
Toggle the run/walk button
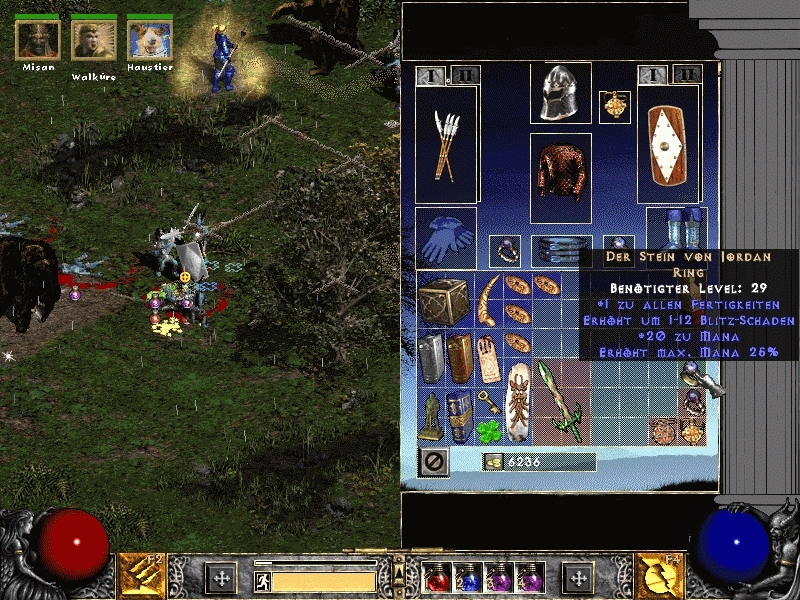pyautogui.click(x=262, y=580)
